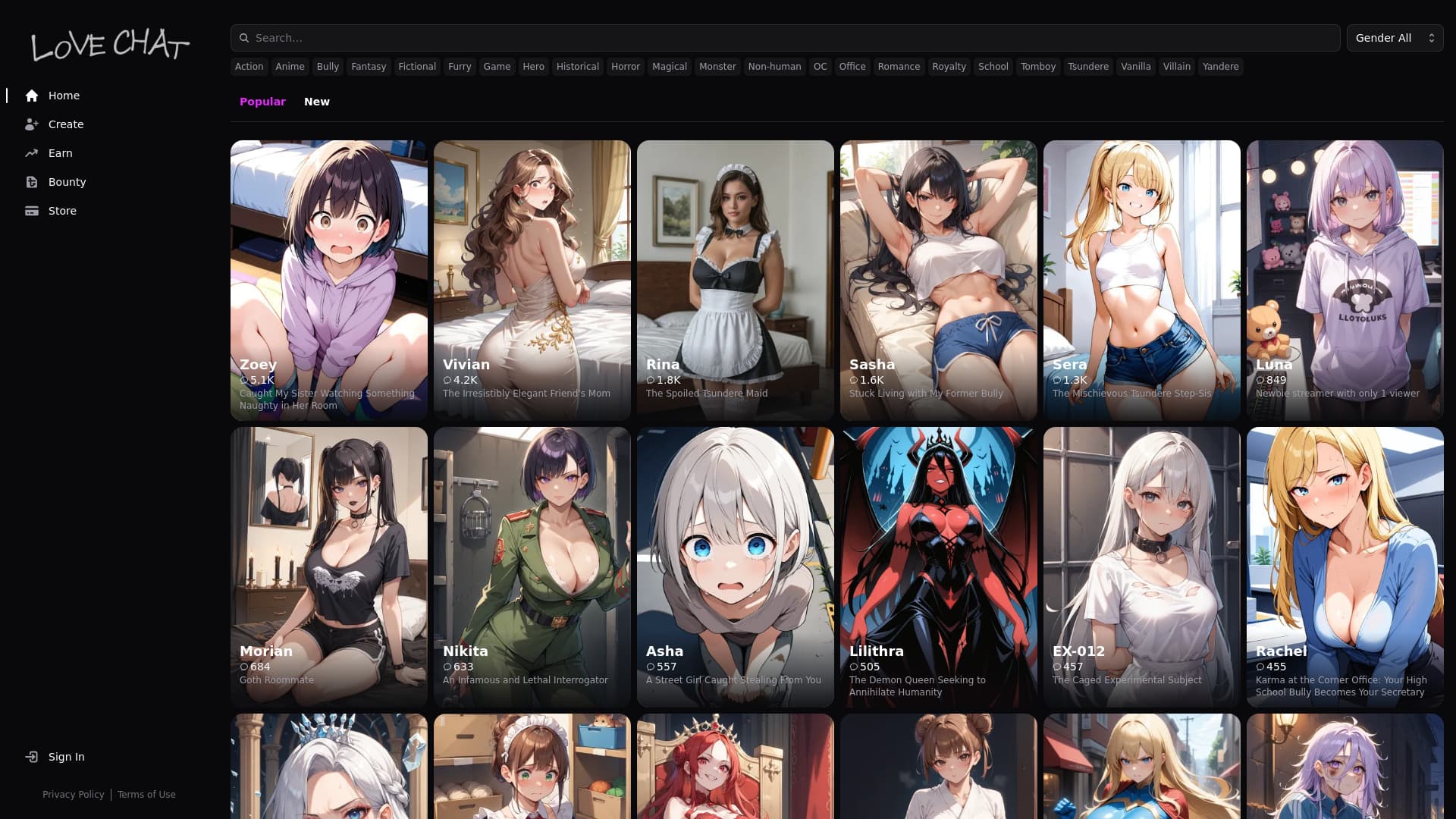Select the Popular tab

pyautogui.click(x=262, y=102)
